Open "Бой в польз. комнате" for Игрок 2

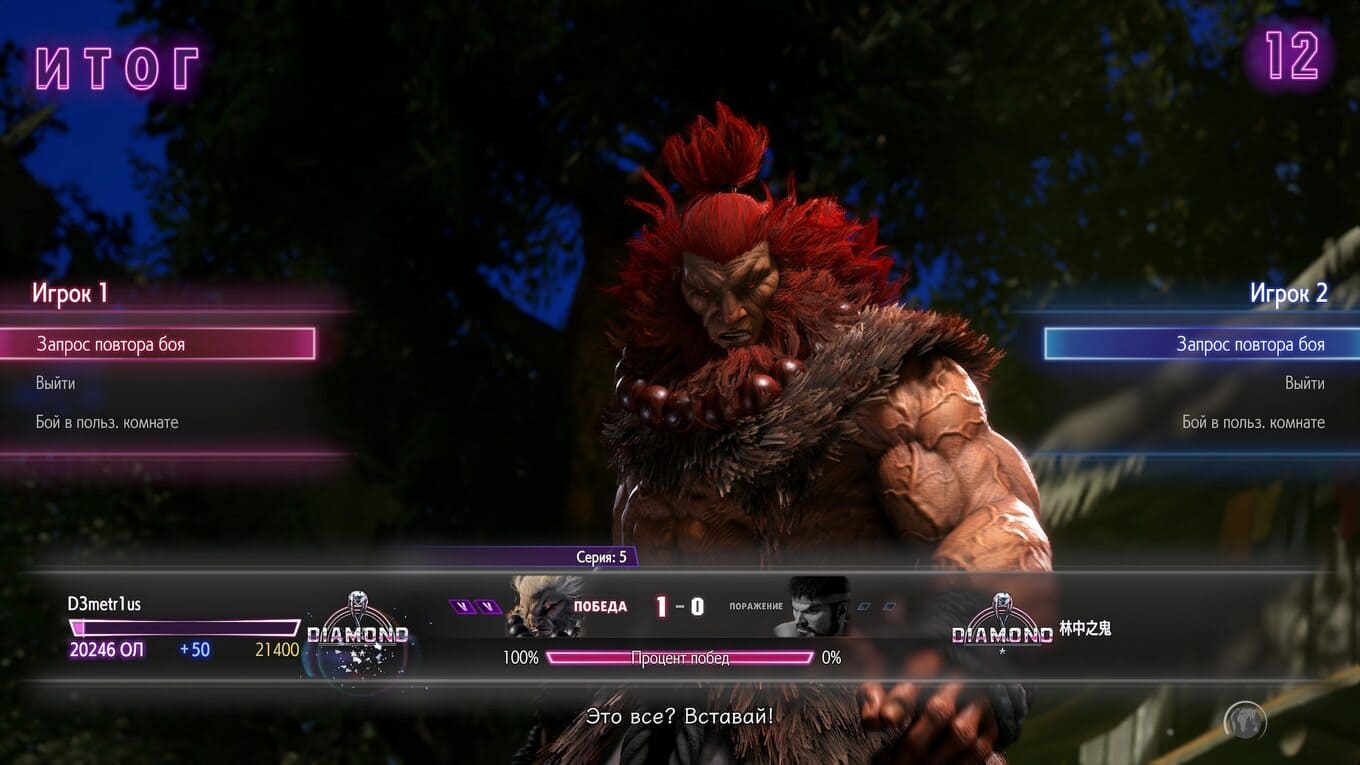point(1253,422)
